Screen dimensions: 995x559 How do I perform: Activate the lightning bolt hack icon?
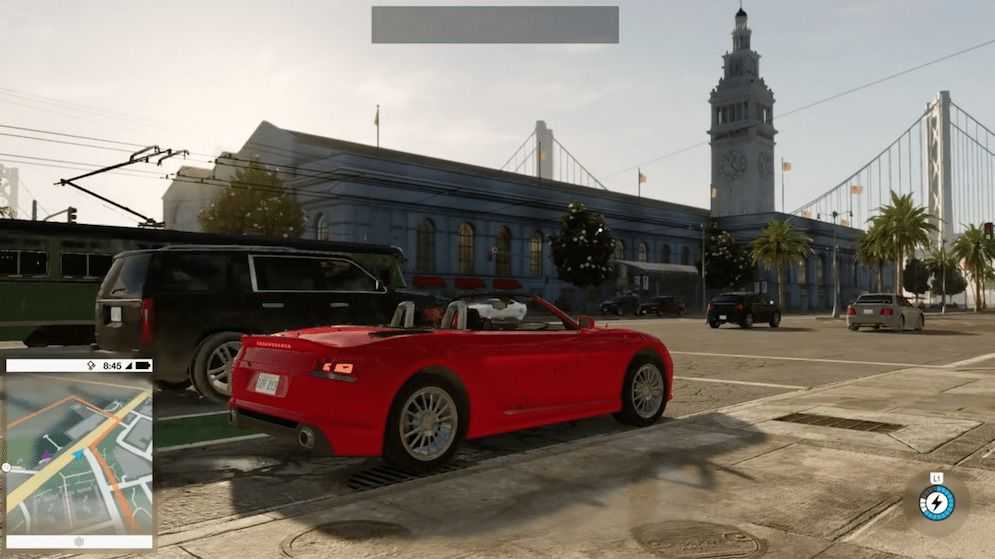[936, 502]
